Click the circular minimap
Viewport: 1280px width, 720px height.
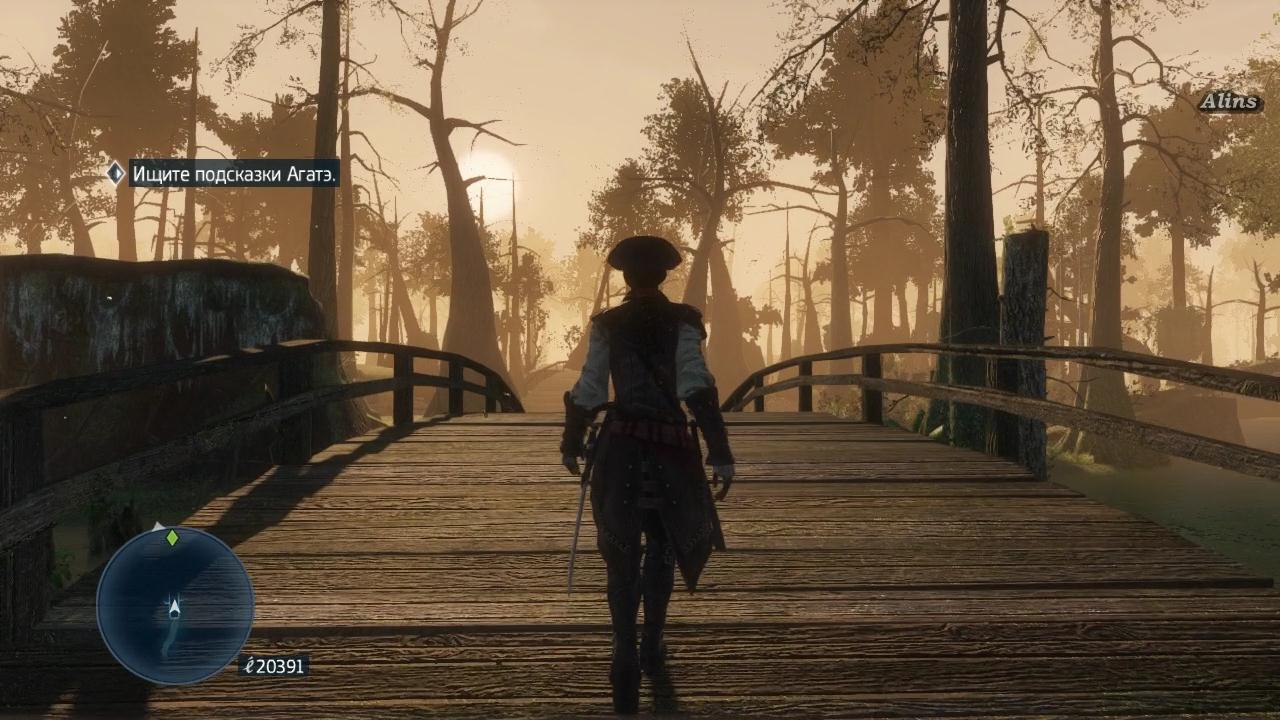(x=175, y=605)
